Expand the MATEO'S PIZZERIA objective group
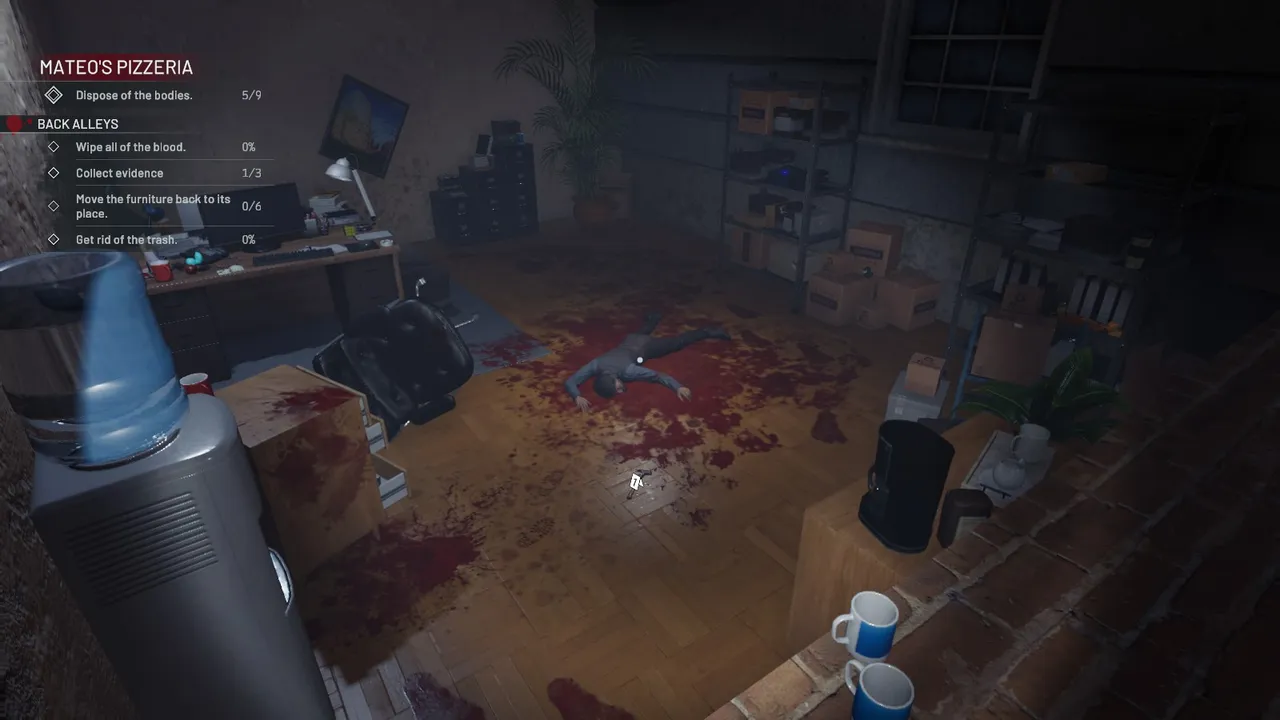The image size is (1280, 720). click(x=115, y=67)
